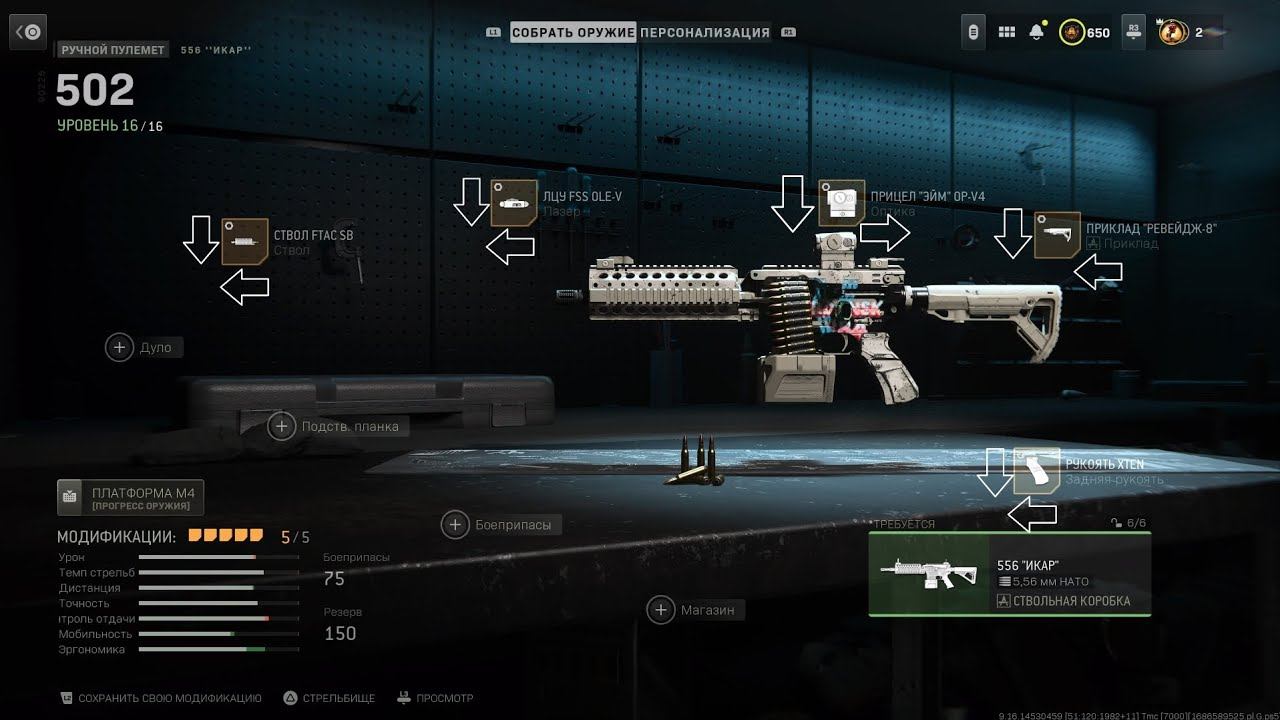Open the Платформа M4 weapon progress
The width and height of the screenshot is (1280, 720).
pos(131,497)
